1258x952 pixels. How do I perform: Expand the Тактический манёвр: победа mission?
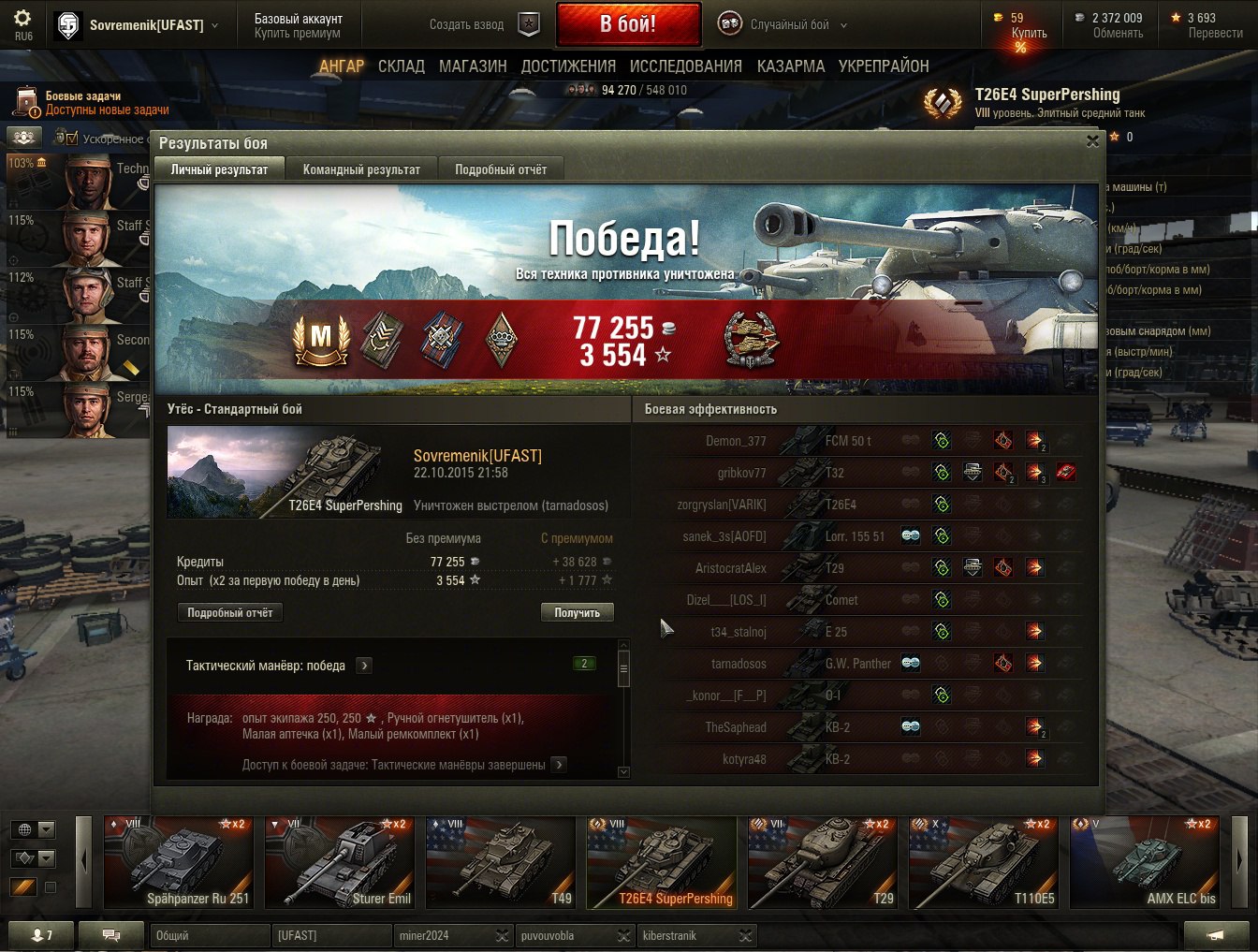365,666
